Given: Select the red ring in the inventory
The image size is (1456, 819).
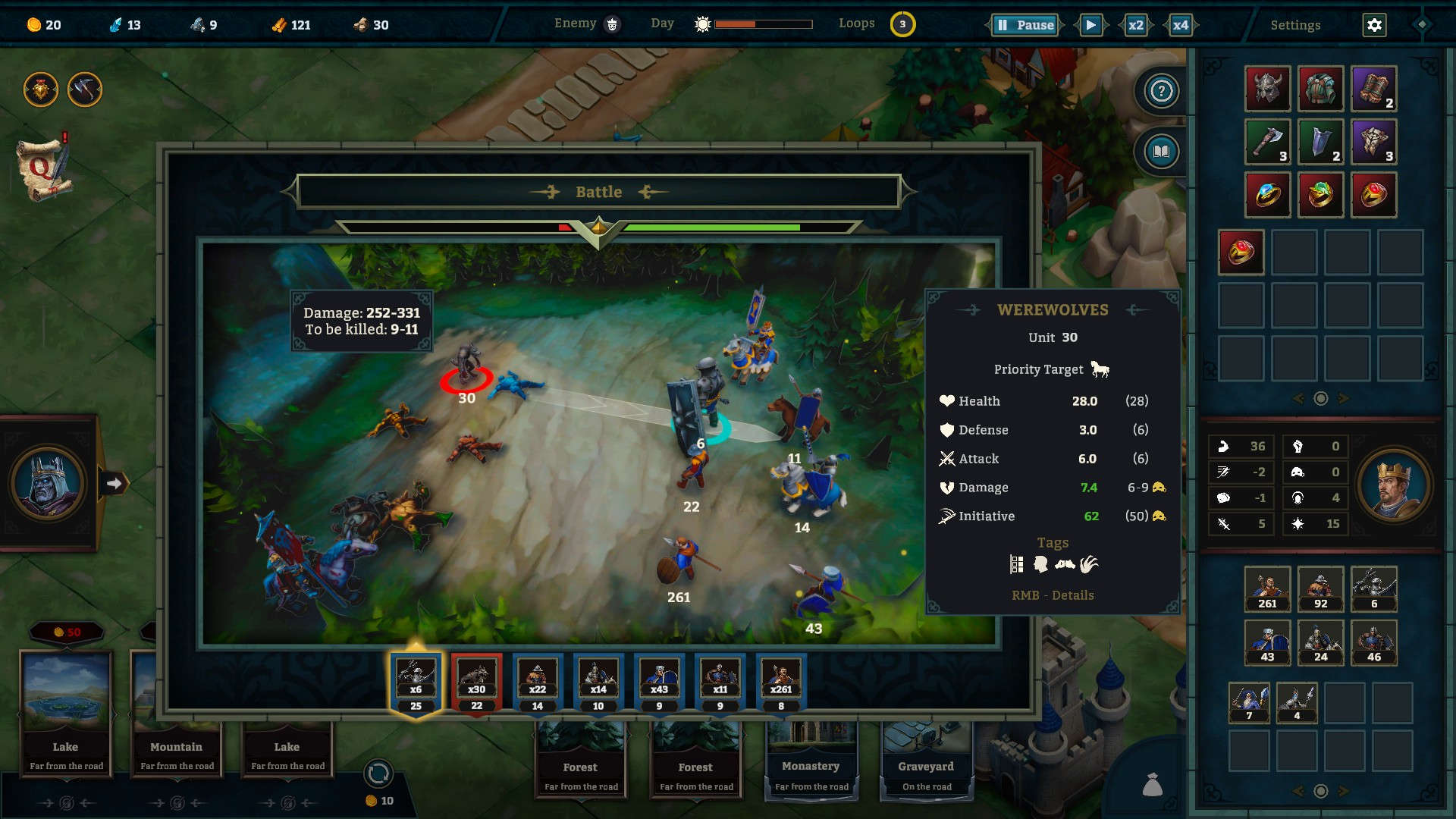Looking at the screenshot, I should click(1241, 252).
